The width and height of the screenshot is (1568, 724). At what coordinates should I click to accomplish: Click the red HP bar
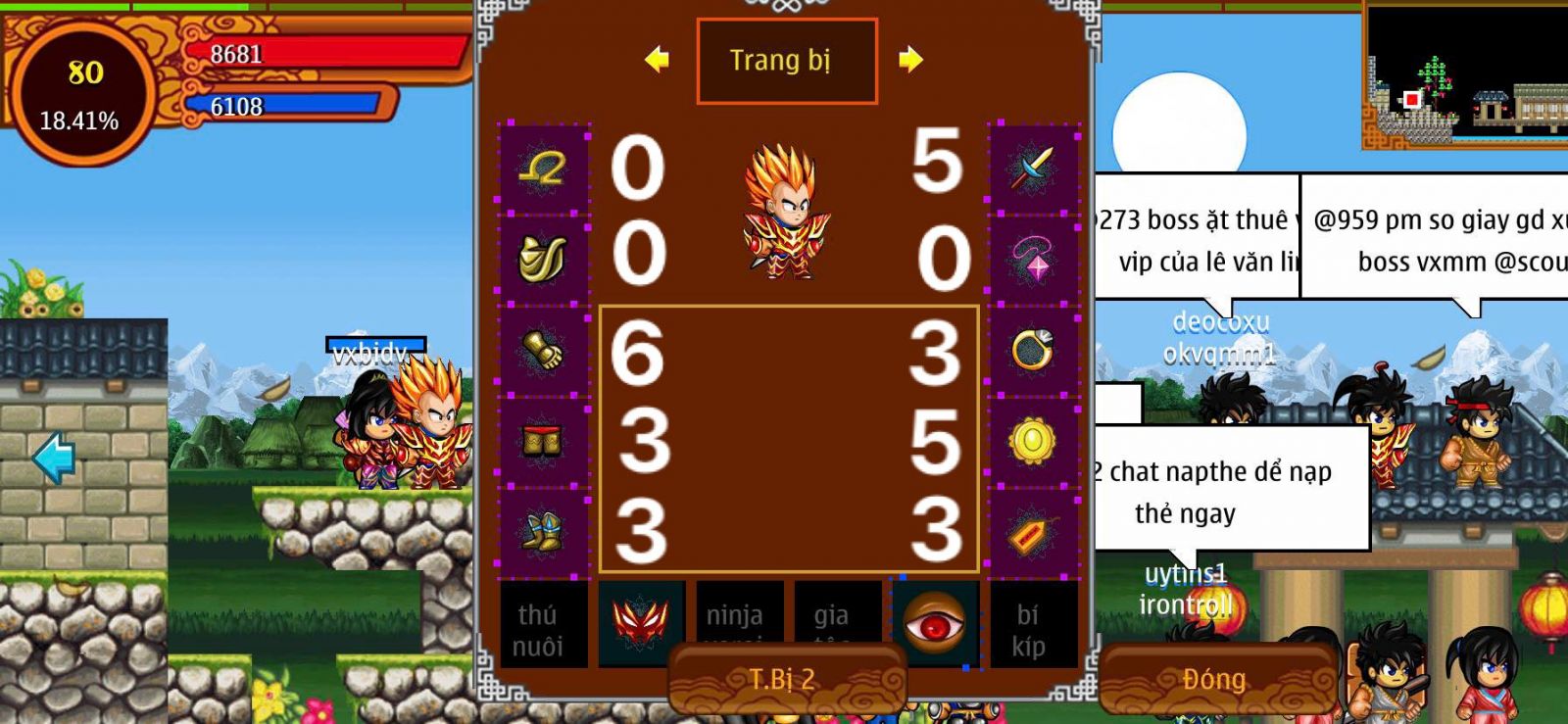point(323,55)
